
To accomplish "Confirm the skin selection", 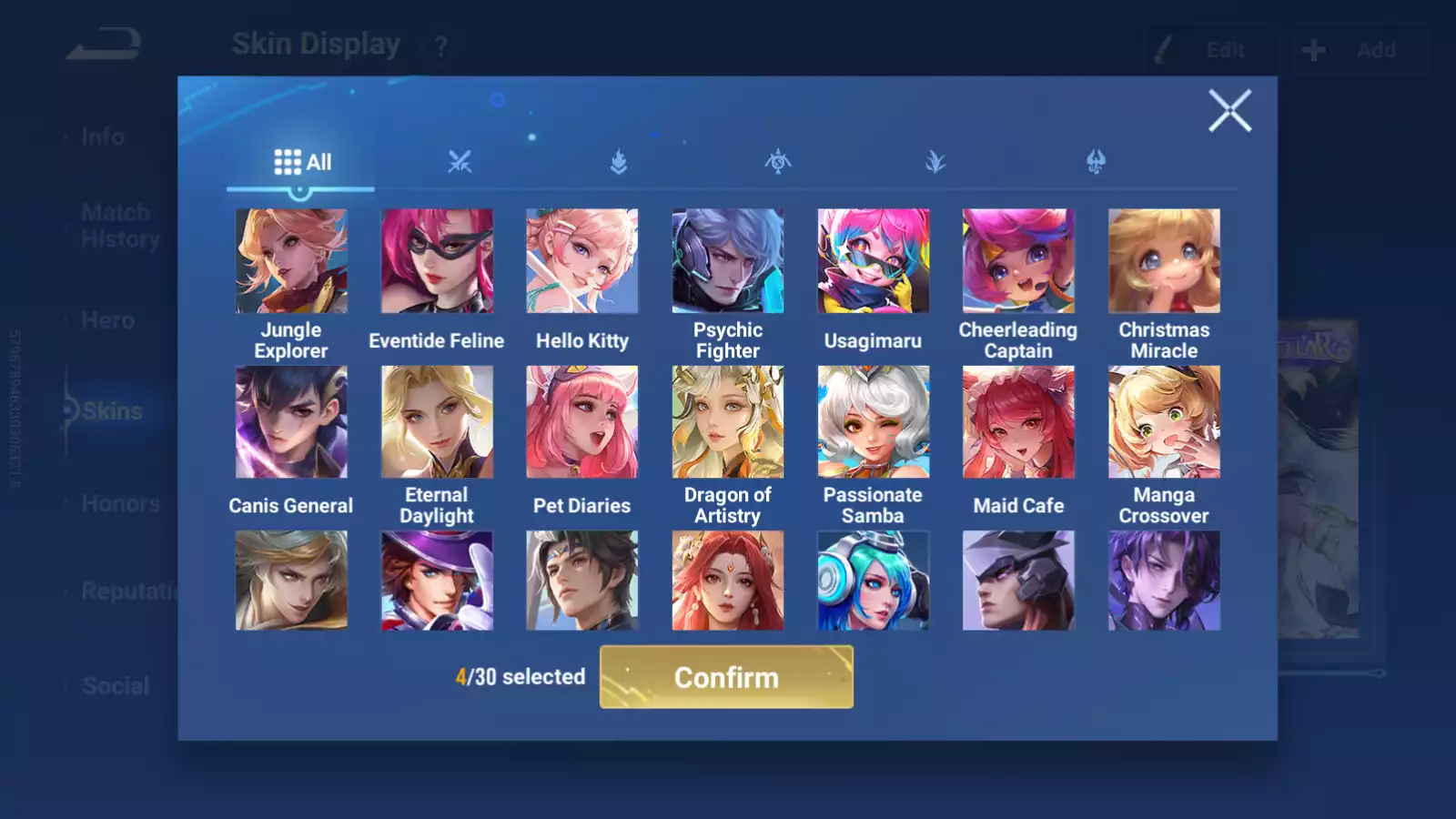I will 726,677.
